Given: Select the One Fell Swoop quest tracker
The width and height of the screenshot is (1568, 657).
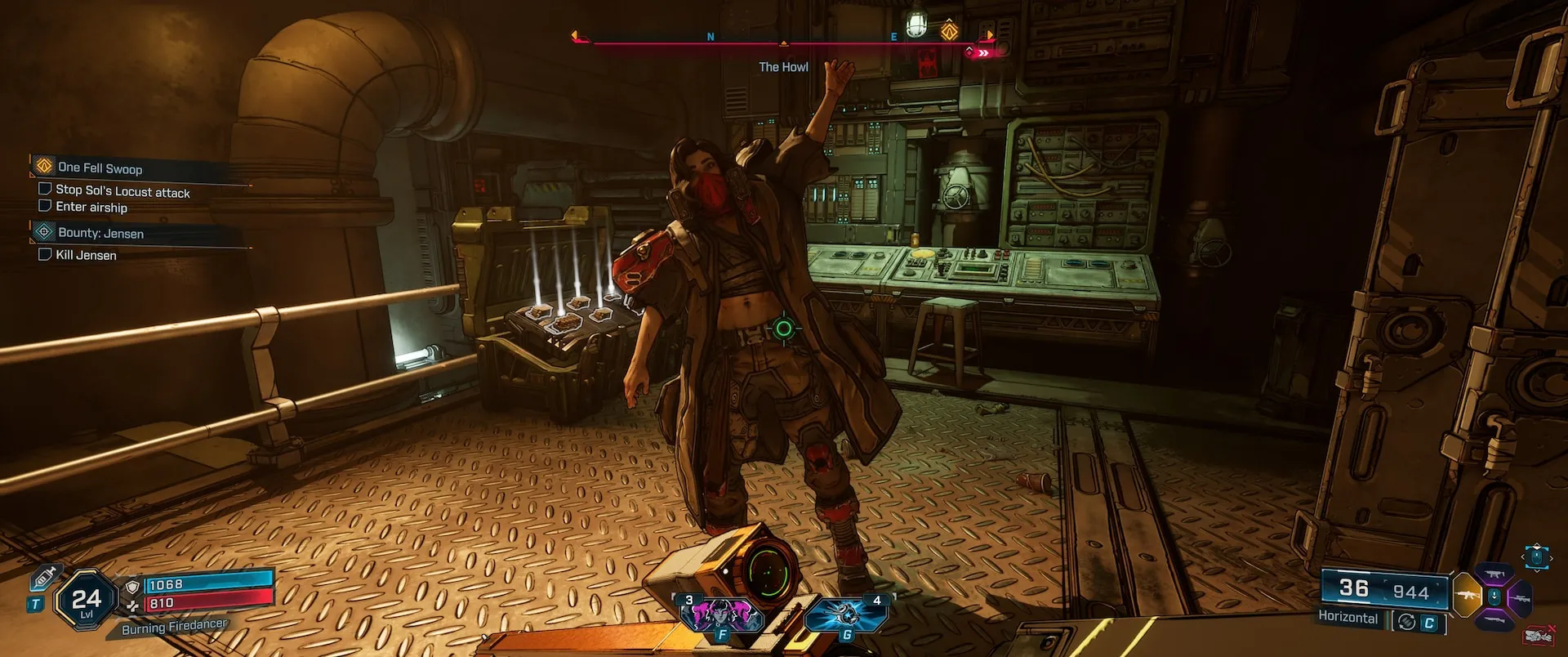Looking at the screenshot, I should click(x=100, y=168).
